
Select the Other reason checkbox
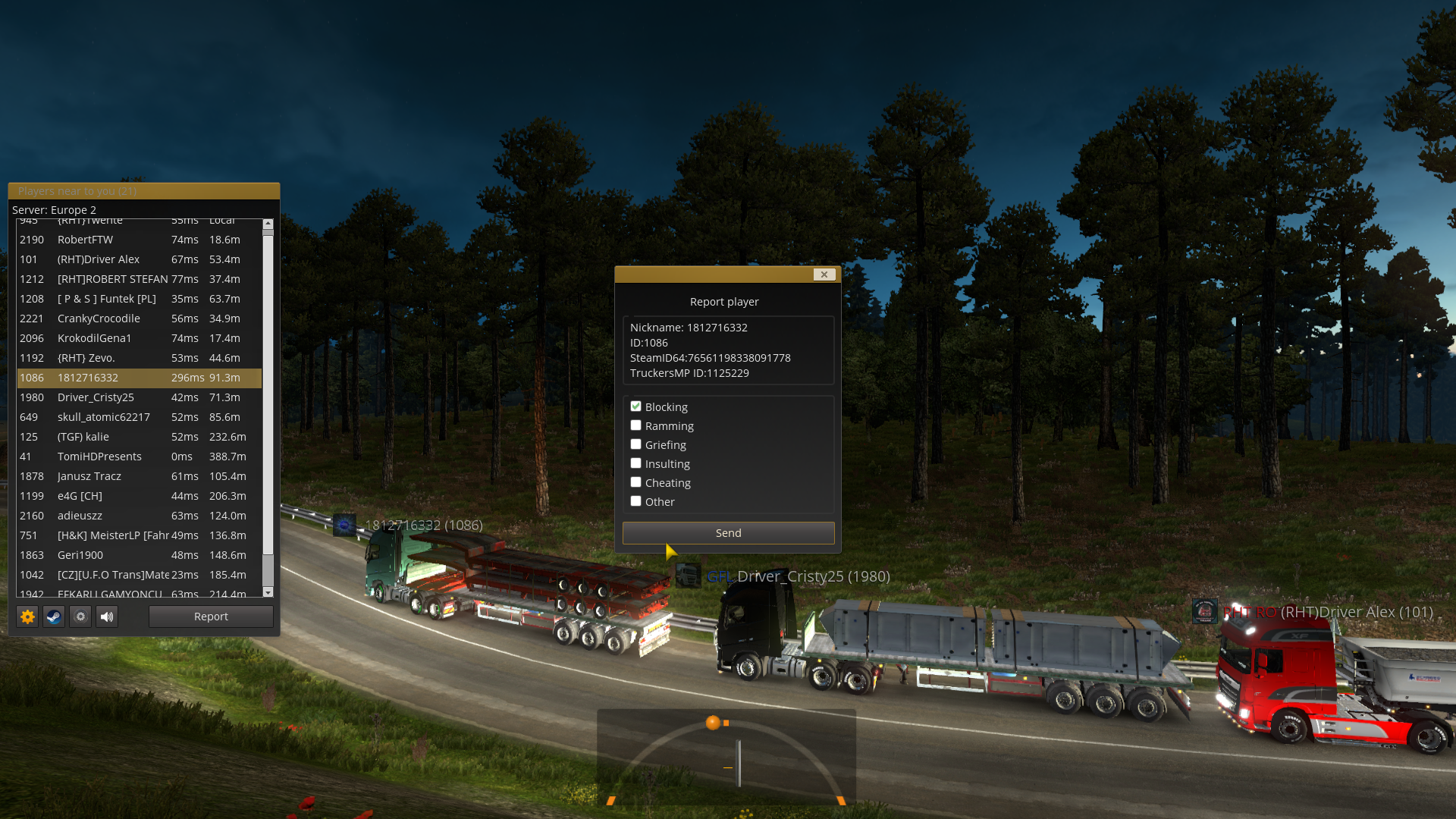coord(636,501)
